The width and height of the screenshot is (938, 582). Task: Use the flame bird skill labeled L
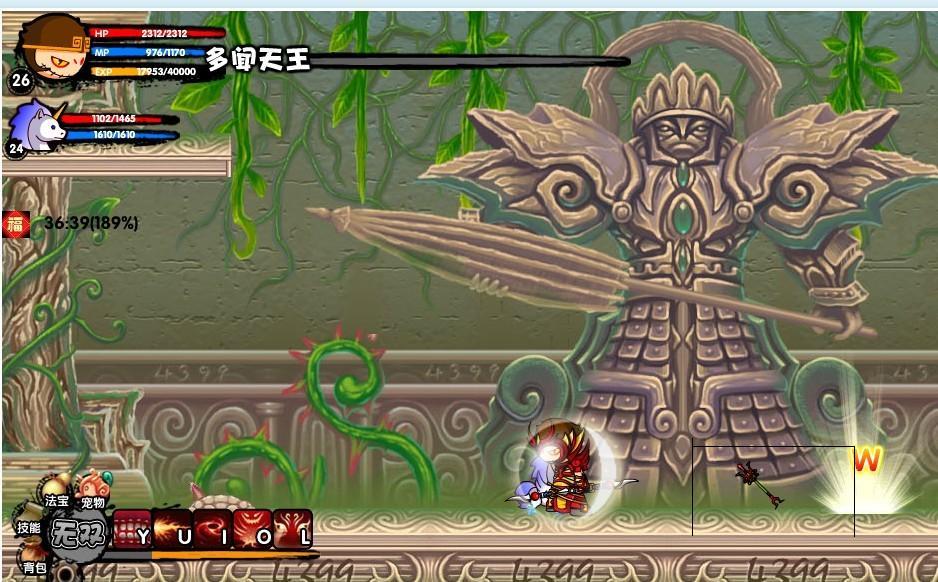(x=292, y=529)
